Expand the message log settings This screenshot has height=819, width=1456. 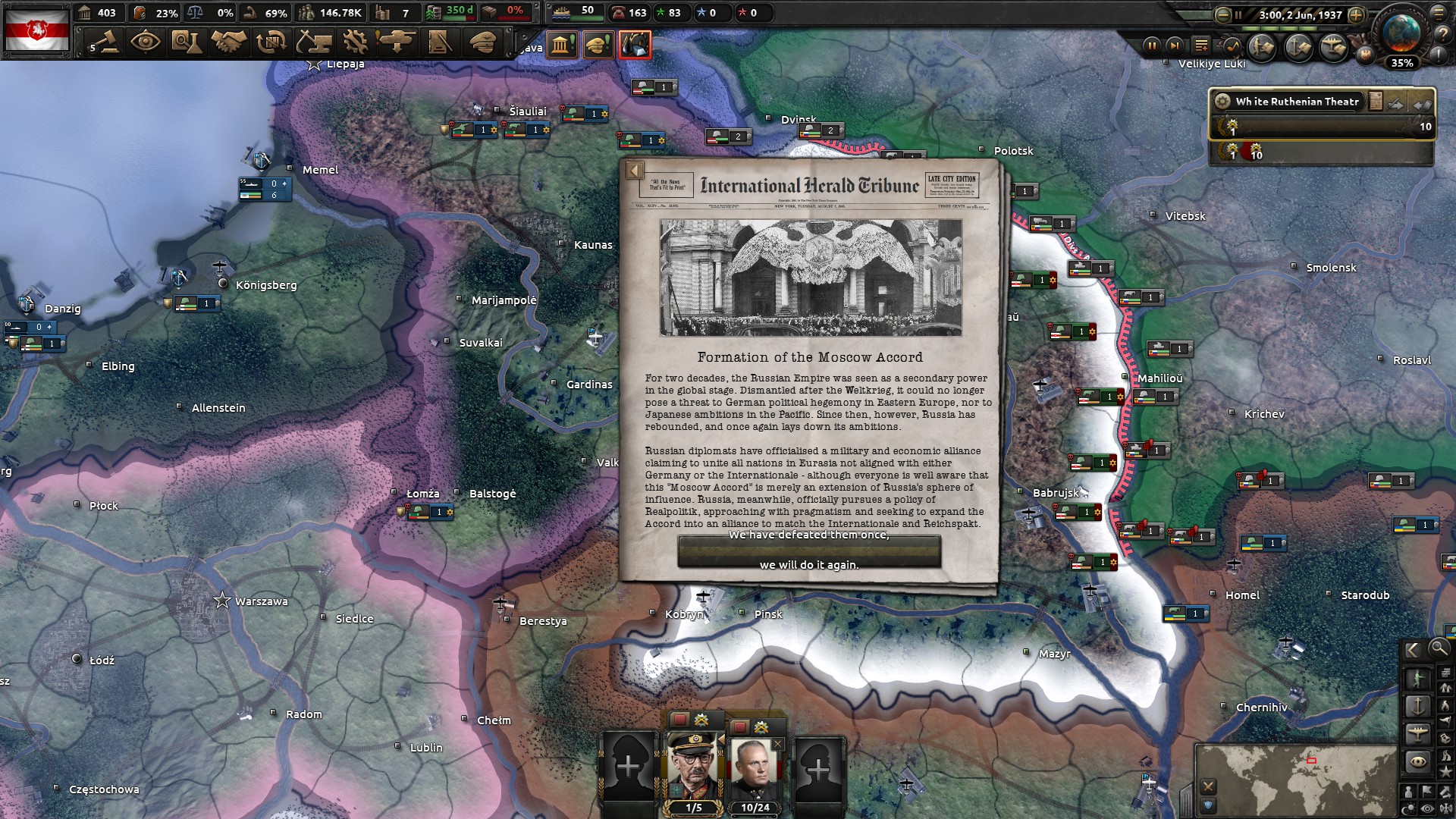click(1201, 45)
